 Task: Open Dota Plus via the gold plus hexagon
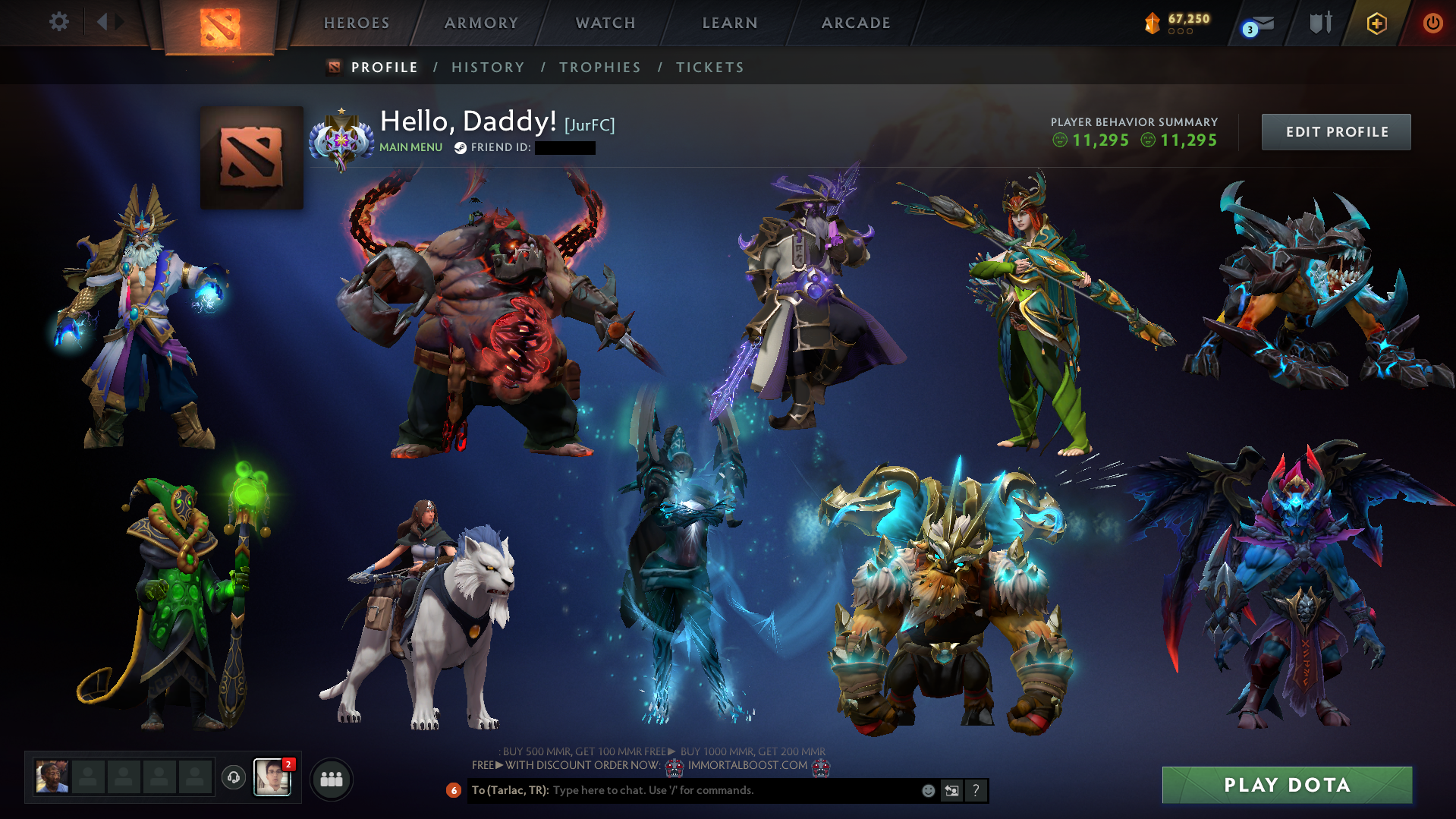[1378, 22]
